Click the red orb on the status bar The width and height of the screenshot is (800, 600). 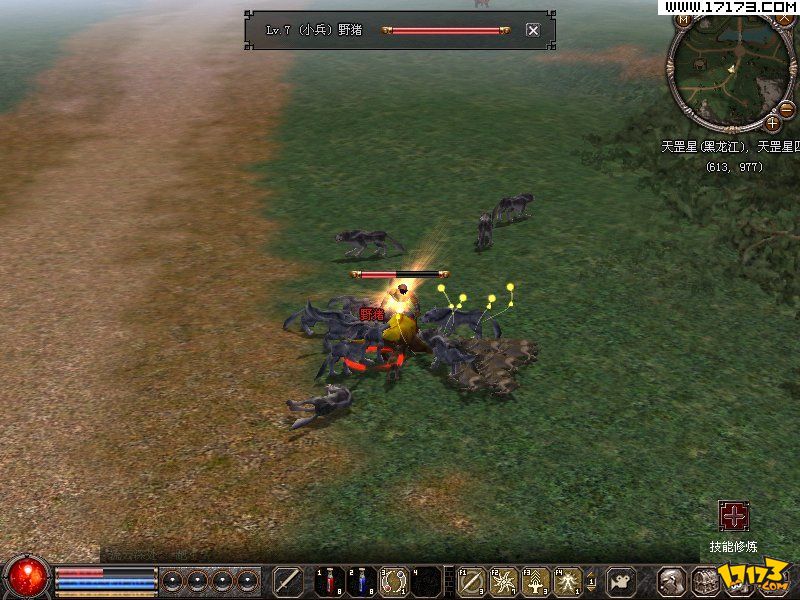27,577
